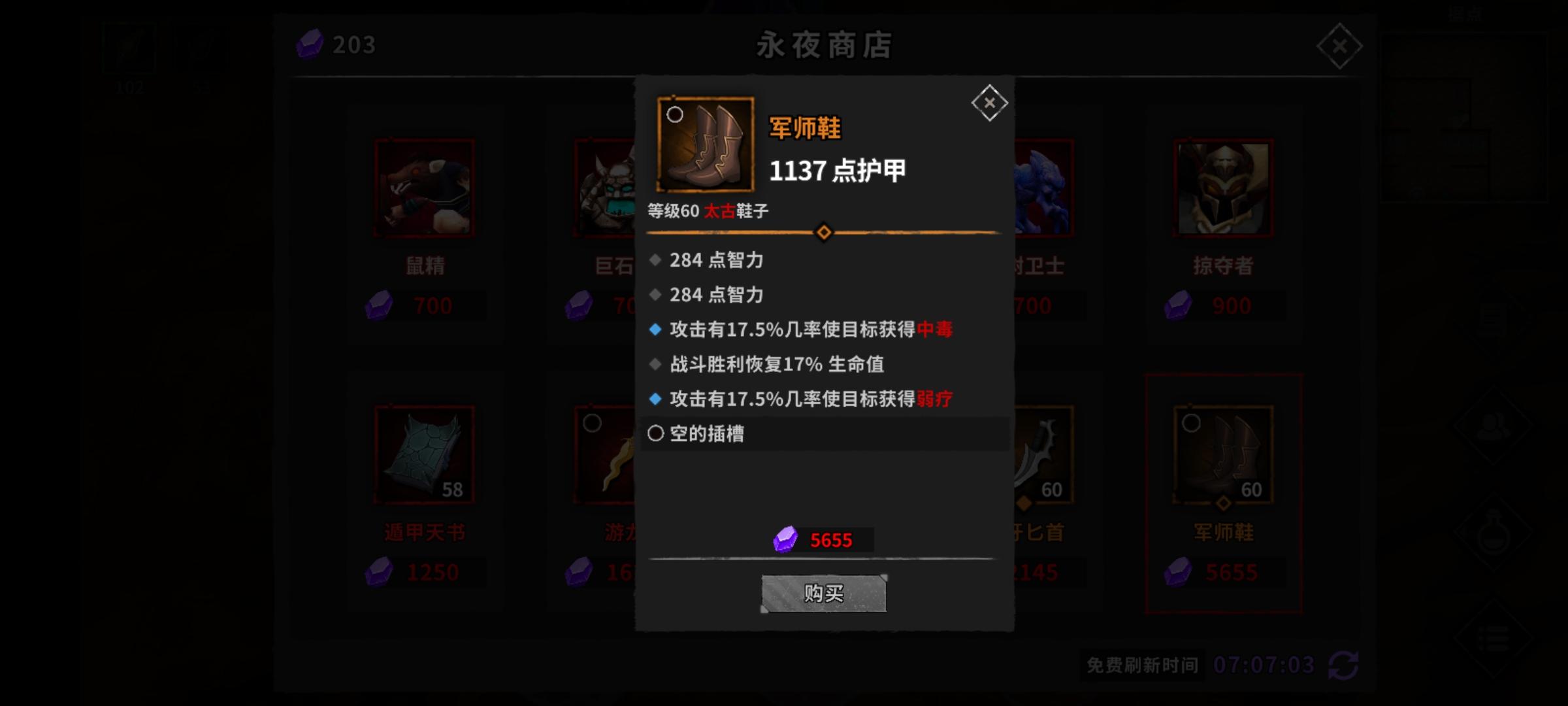The height and width of the screenshot is (706, 1568).
Task: Close the 军师鞋 item detail popup
Action: pyautogui.click(x=990, y=103)
